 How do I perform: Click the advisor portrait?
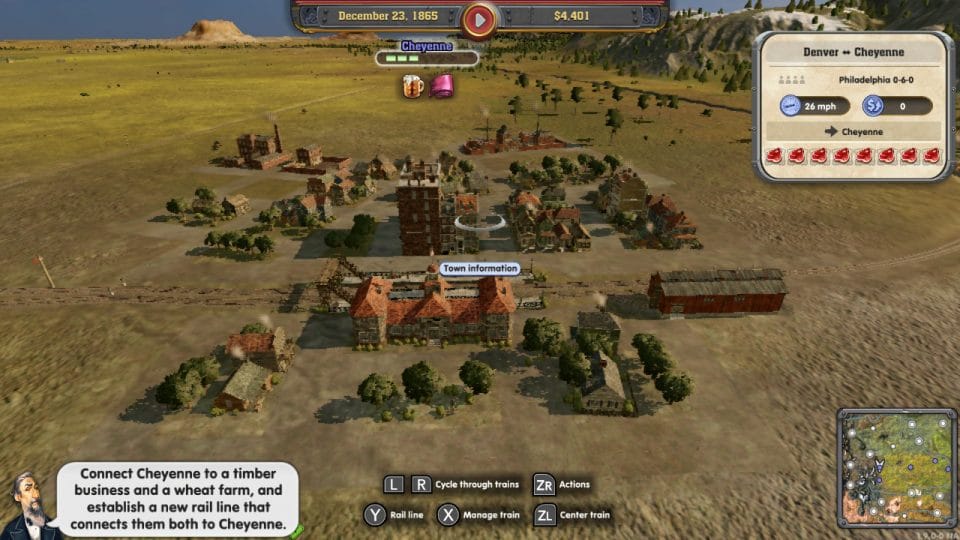point(25,505)
